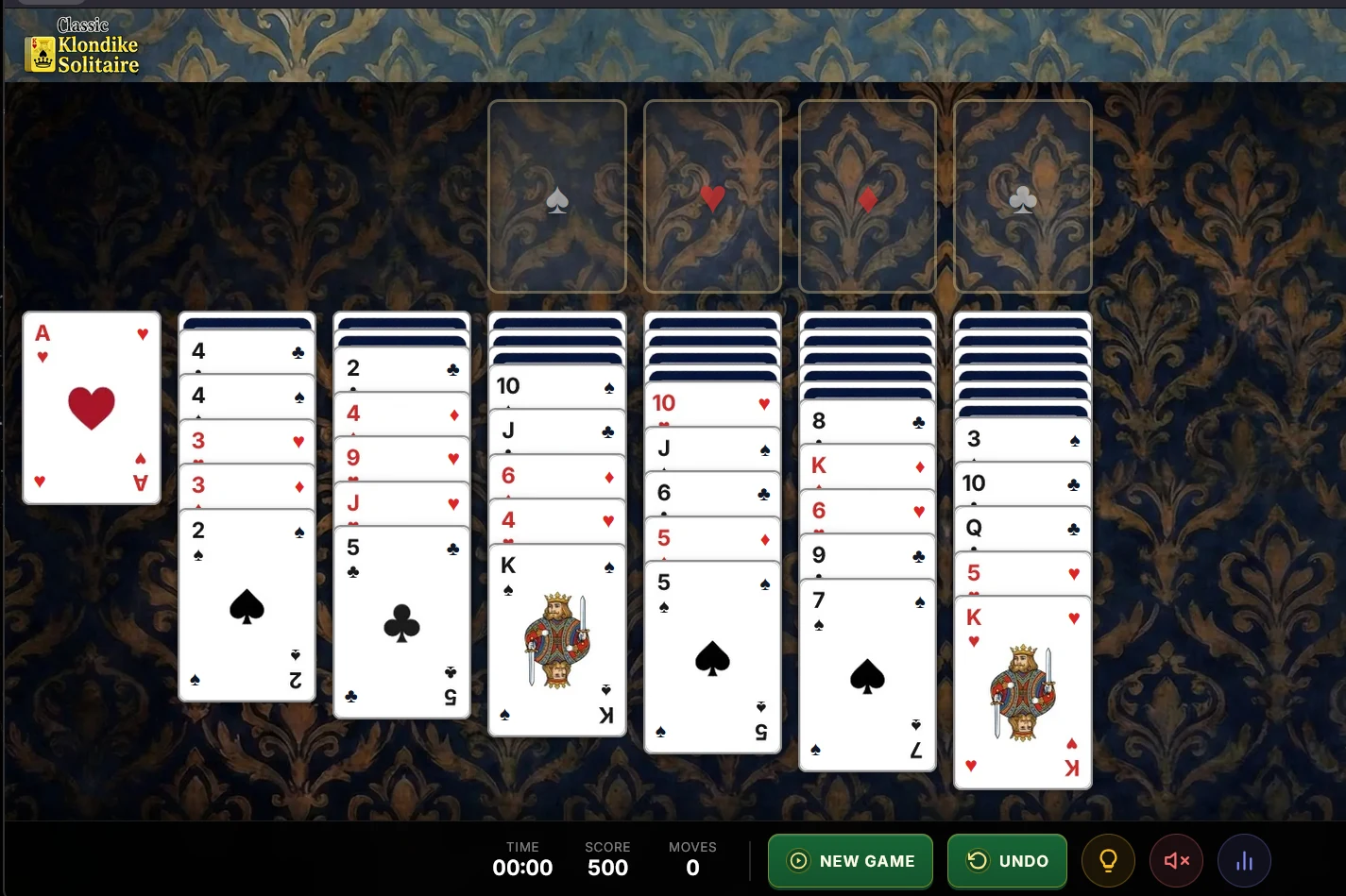Mute game sounds with the speaker icon
This screenshot has height=896, width=1346.
[x=1175, y=860]
